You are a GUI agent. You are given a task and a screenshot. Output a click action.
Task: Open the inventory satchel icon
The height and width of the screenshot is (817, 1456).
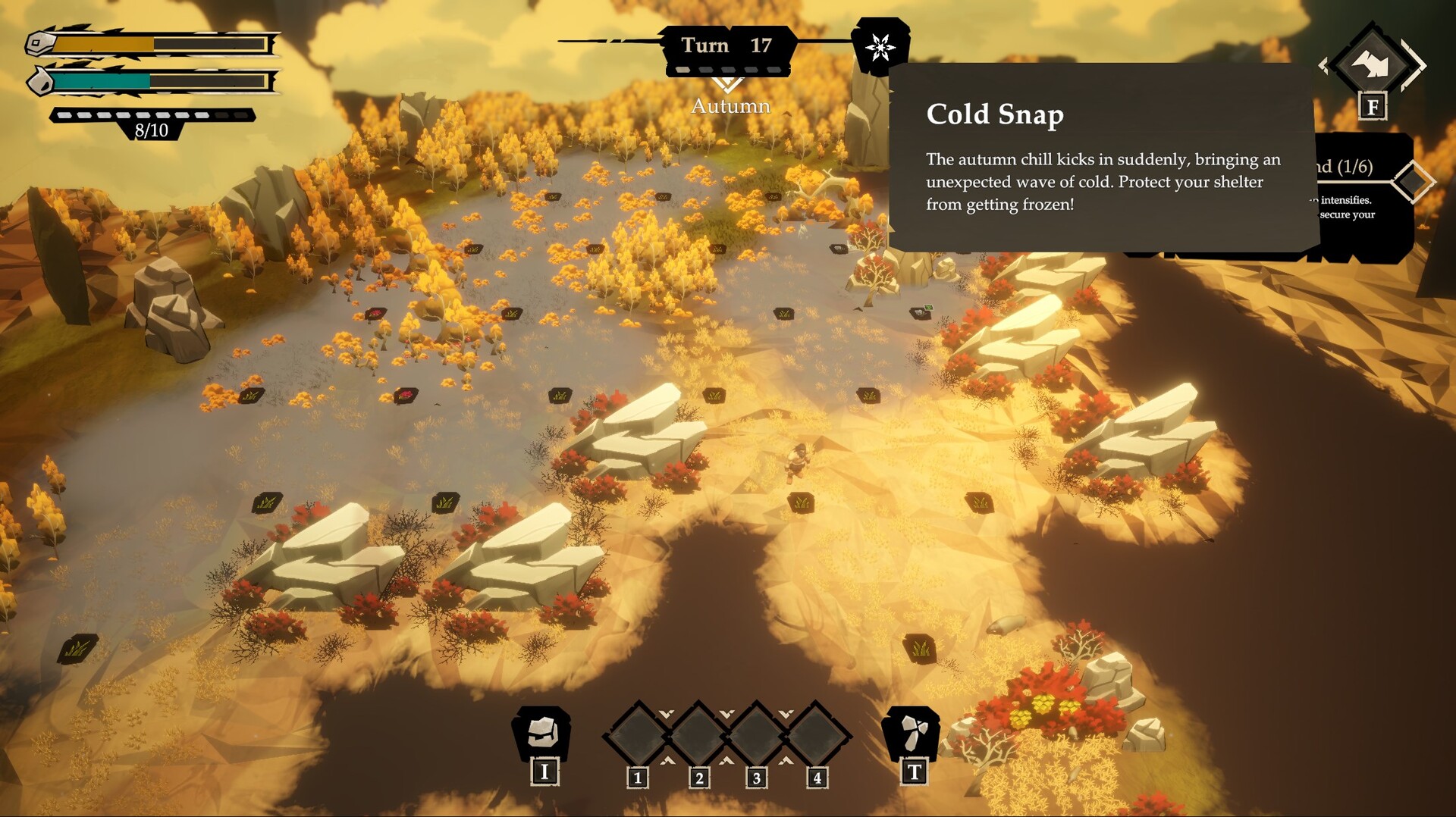pyautogui.click(x=543, y=732)
